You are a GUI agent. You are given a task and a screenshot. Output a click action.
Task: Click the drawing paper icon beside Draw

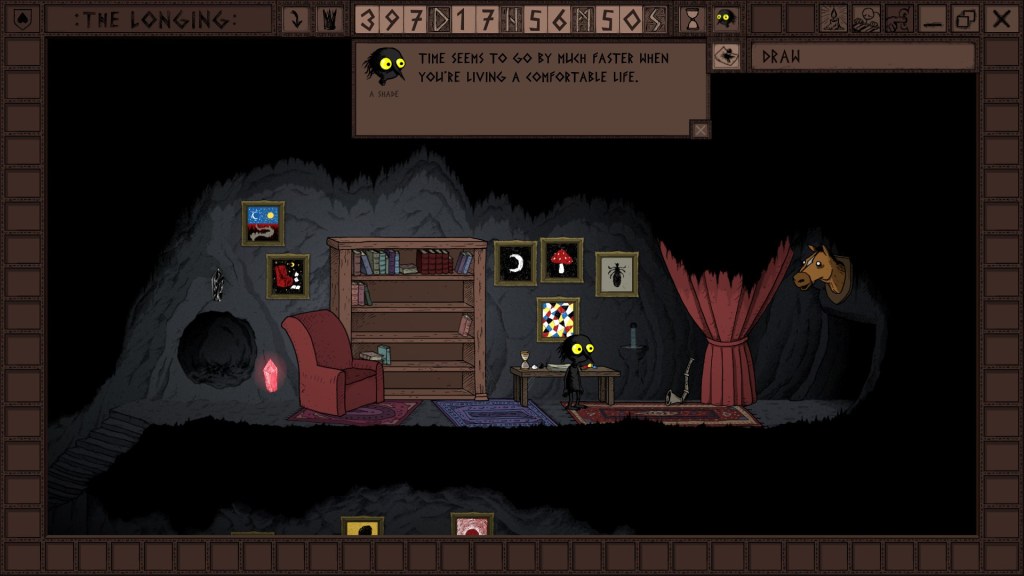pyautogui.click(x=726, y=57)
